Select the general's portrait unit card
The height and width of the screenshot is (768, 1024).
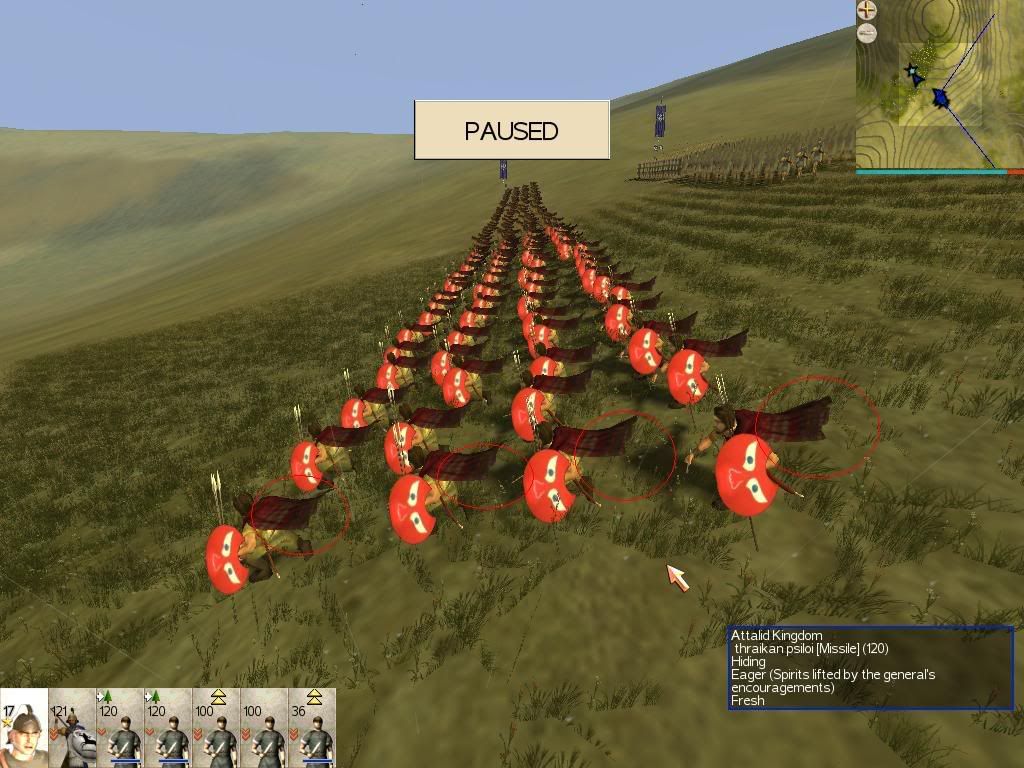pos(24,728)
